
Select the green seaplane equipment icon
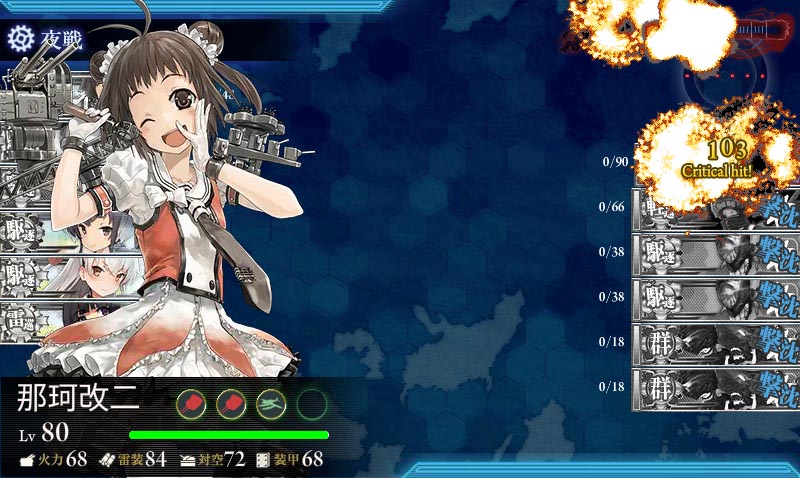(272, 403)
